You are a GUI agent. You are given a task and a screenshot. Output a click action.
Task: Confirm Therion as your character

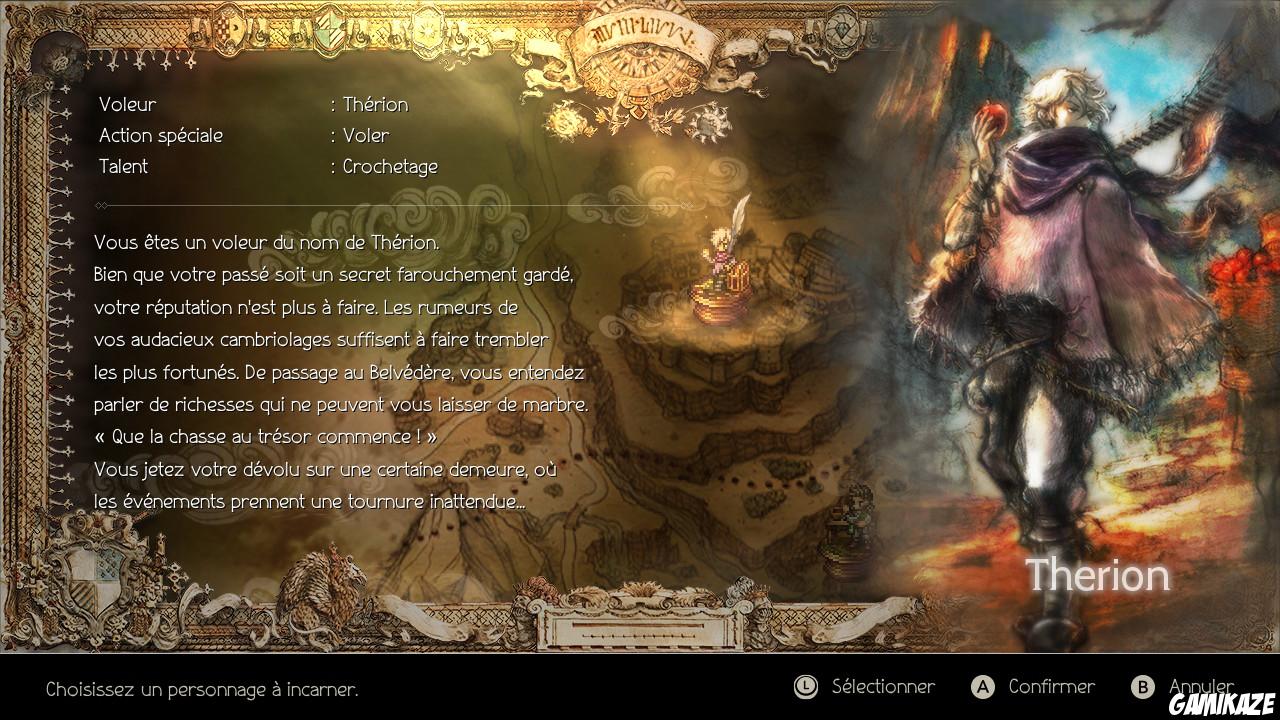(x=1050, y=686)
